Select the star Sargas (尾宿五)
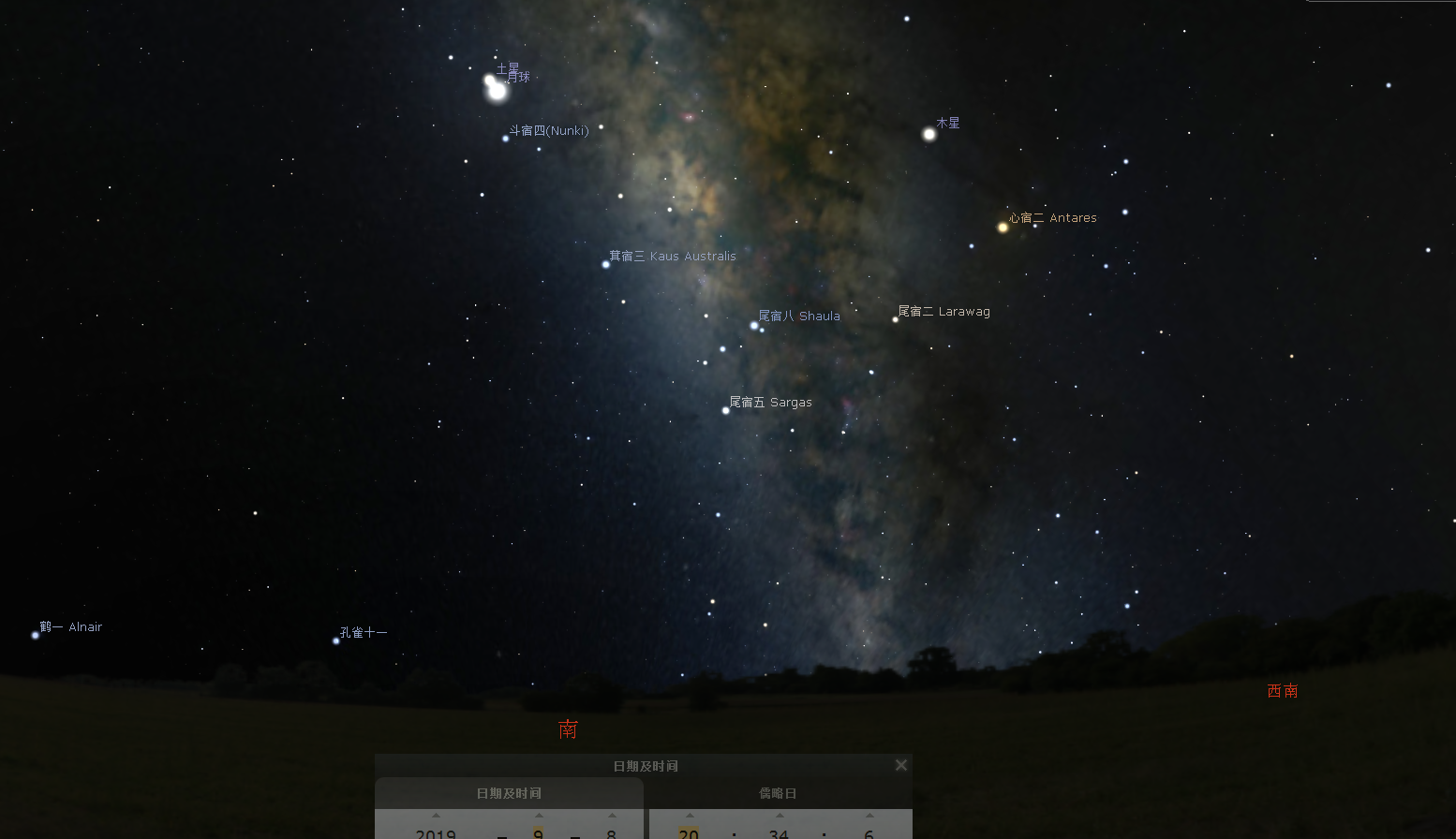Viewport: 1456px width, 839px height. 725,409
